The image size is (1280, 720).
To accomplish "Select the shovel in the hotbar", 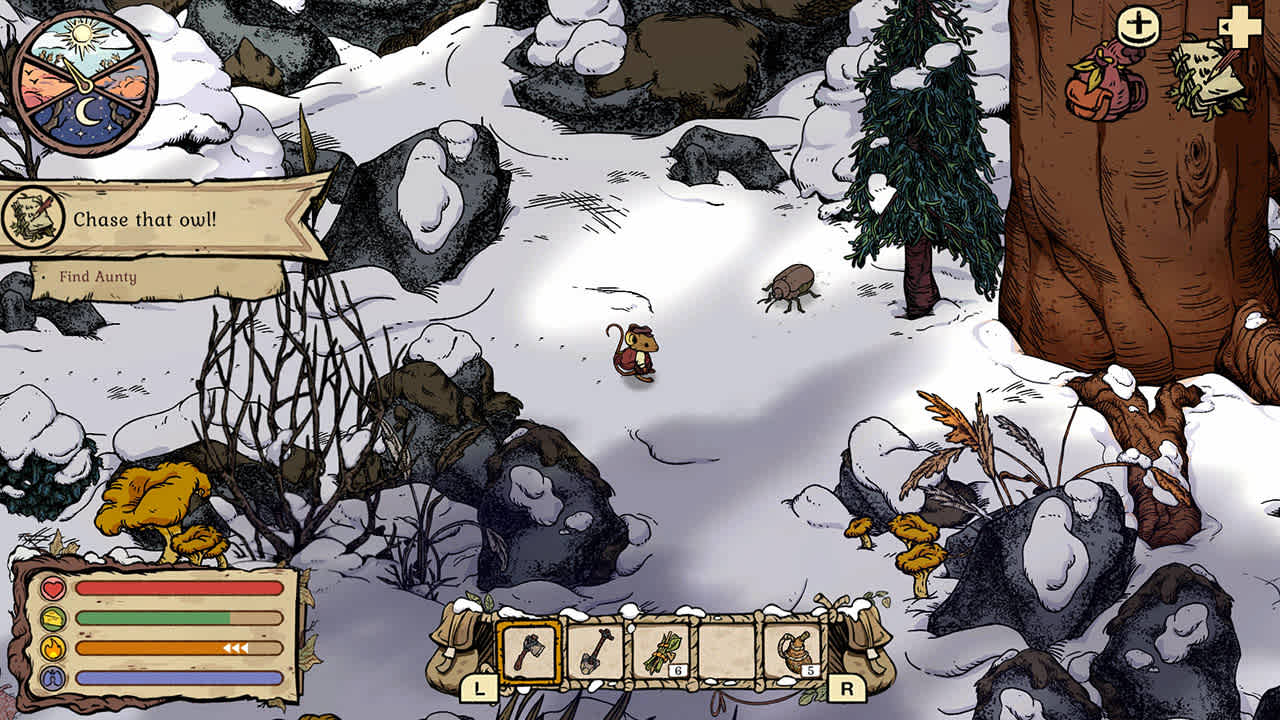I will [x=596, y=652].
